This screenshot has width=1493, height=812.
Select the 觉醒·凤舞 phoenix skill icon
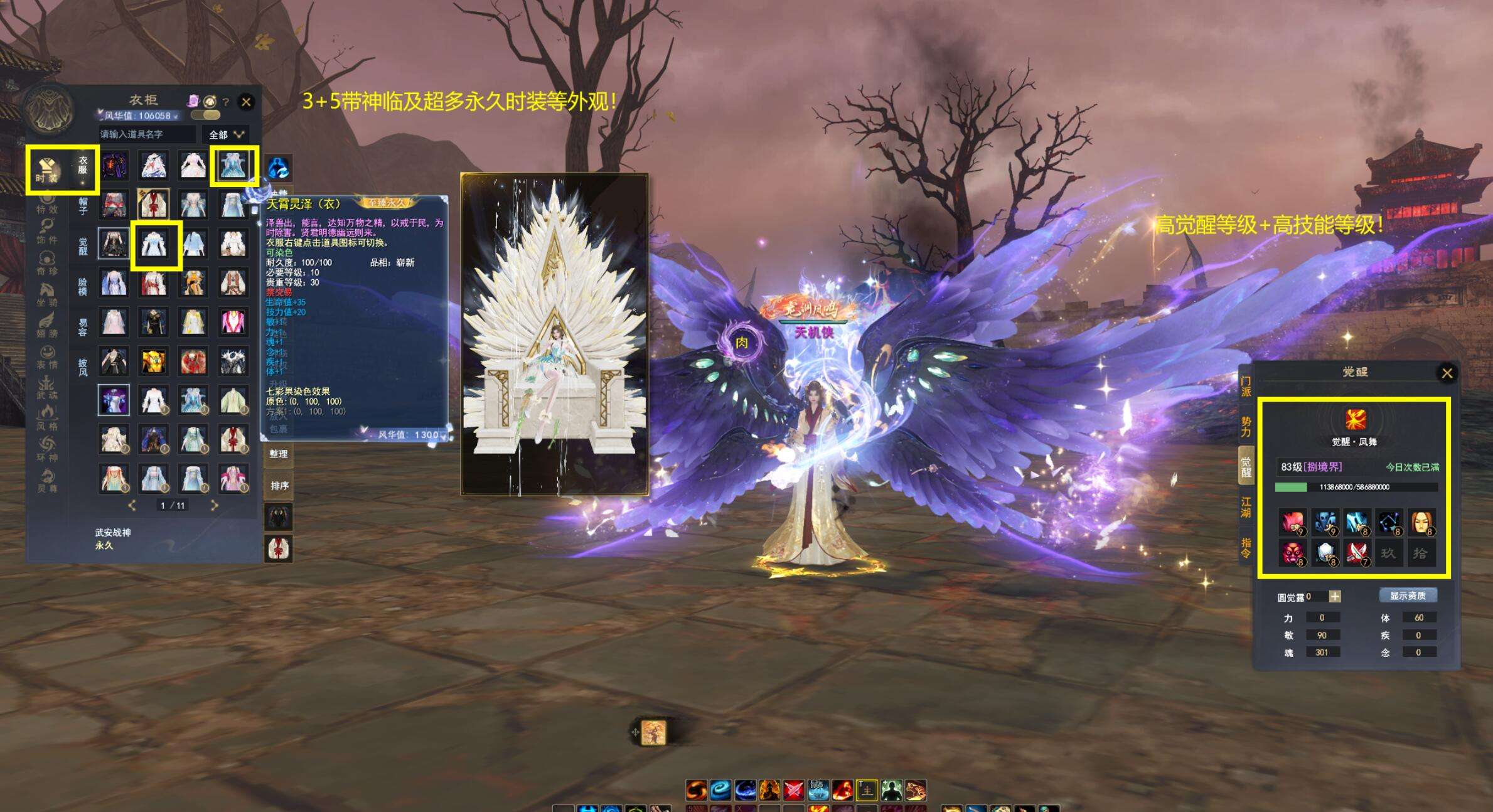point(1355,420)
